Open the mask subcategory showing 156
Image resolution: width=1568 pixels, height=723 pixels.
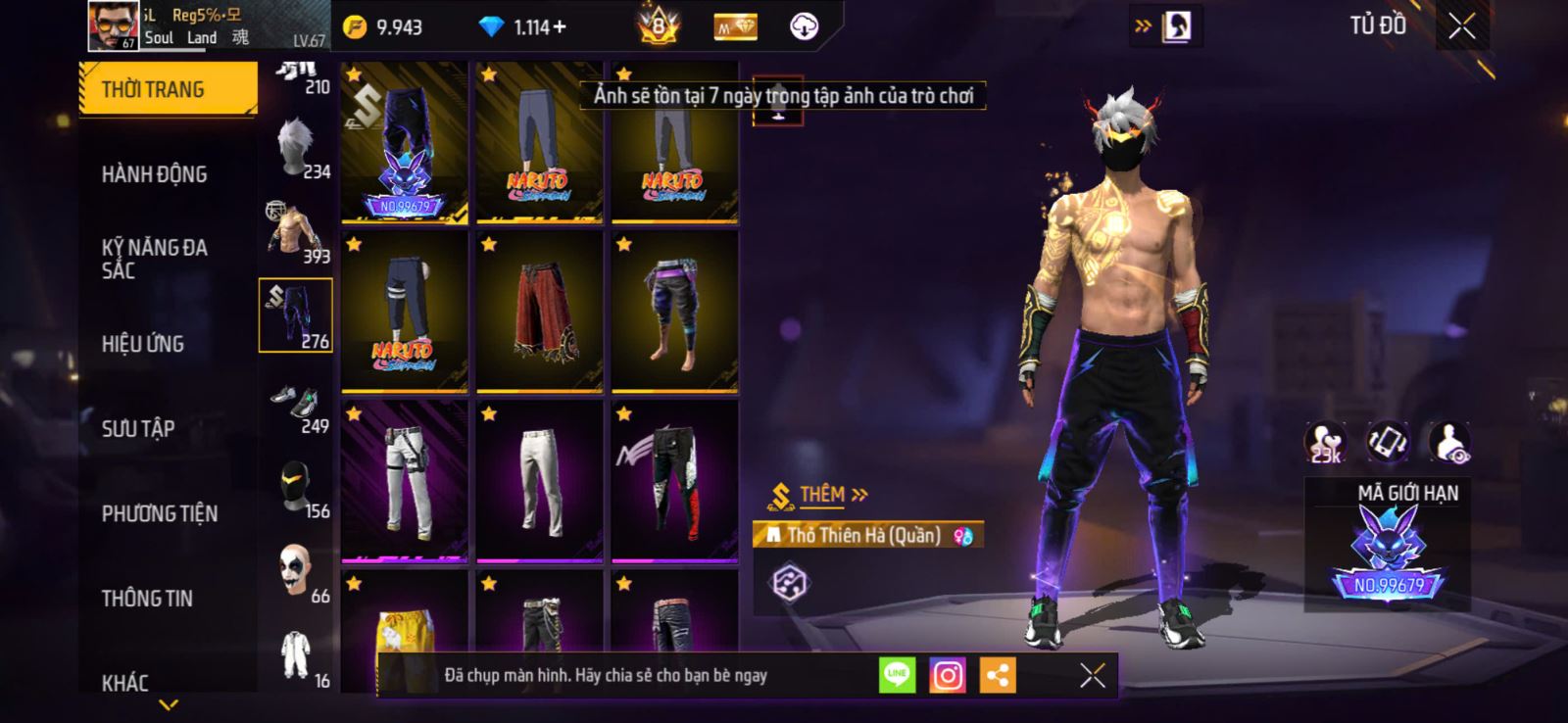[x=296, y=488]
